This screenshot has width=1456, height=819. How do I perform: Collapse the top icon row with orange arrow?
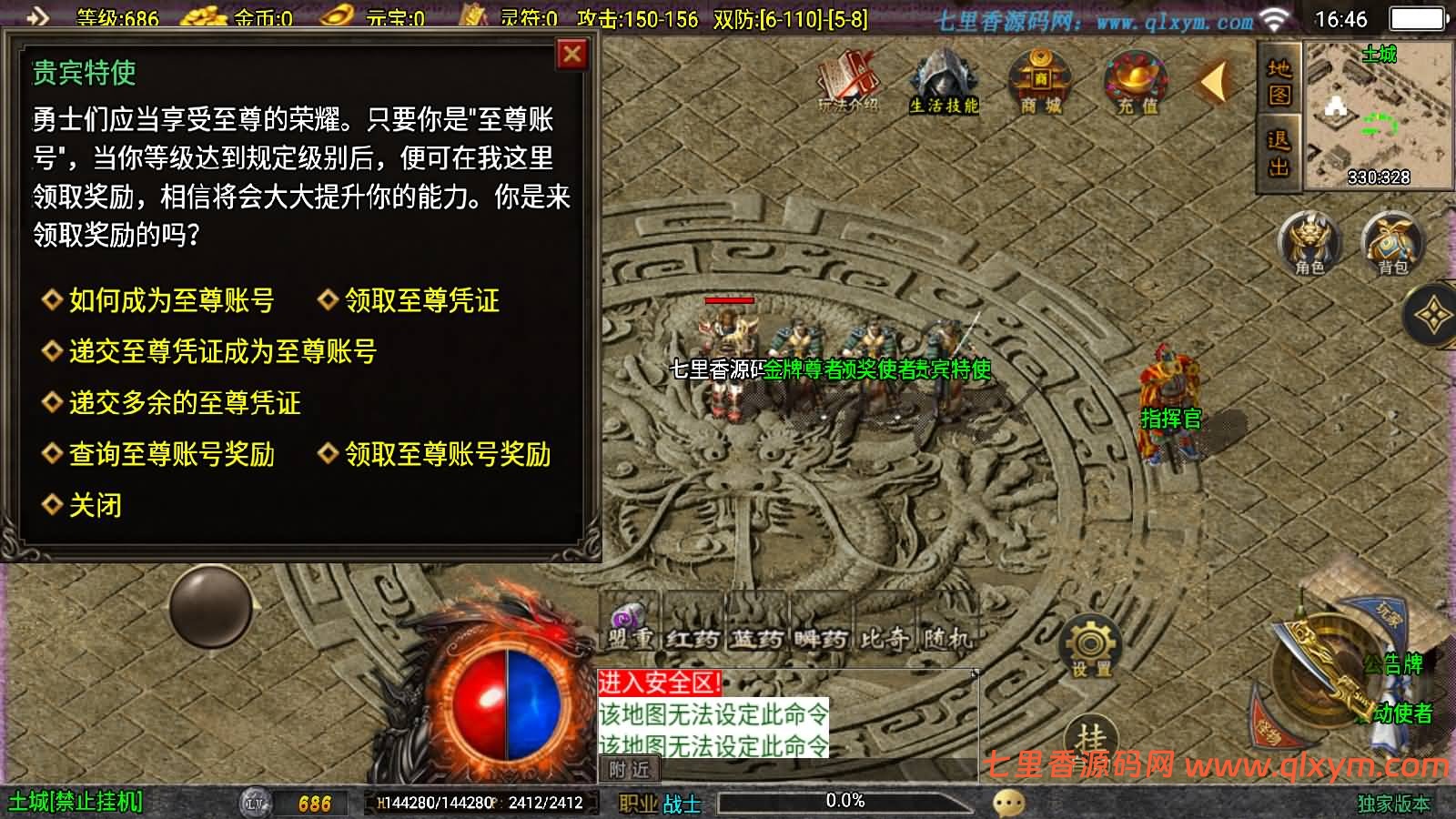click(x=1213, y=82)
